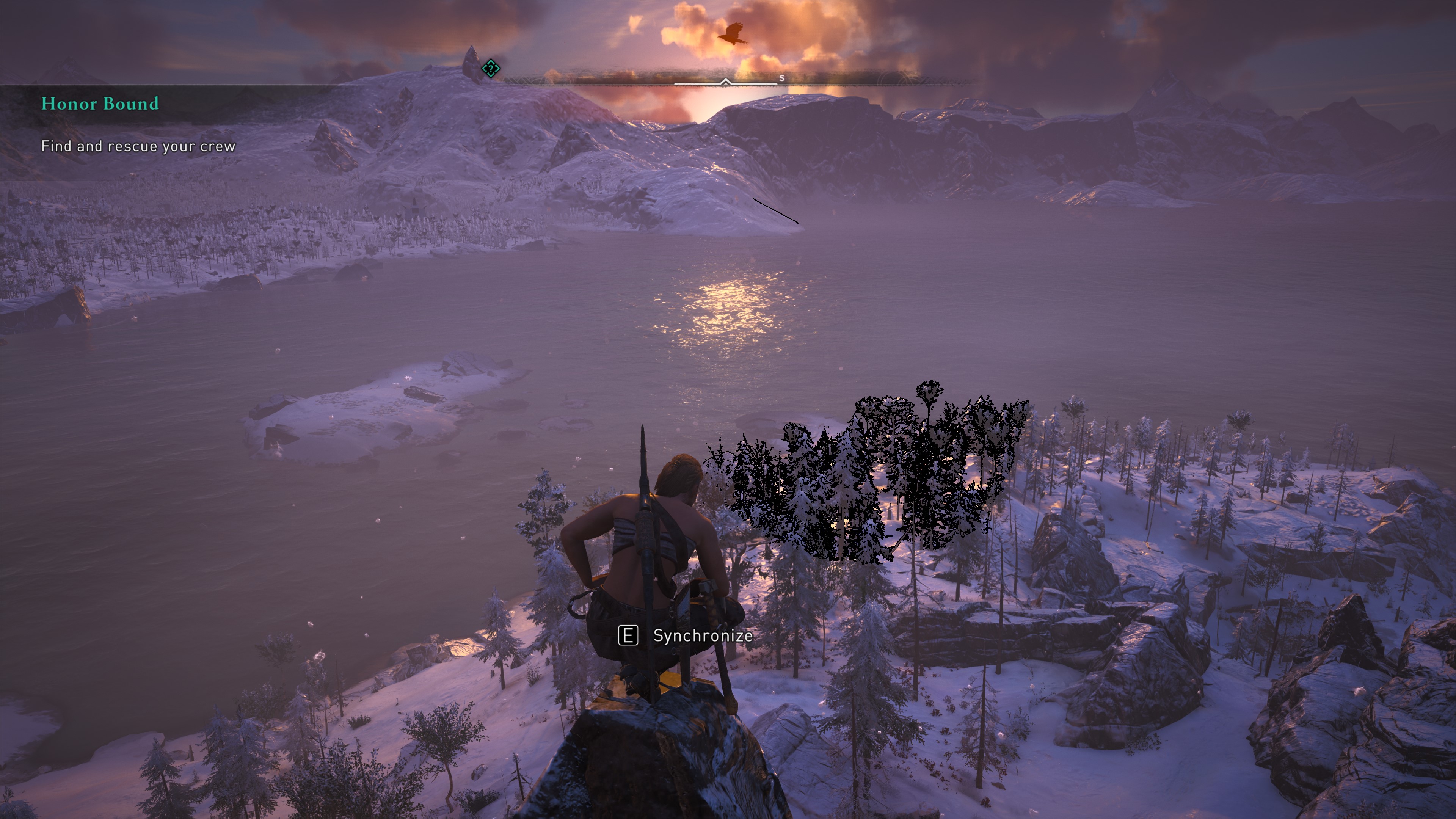This screenshot has height=819, width=1456.
Task: Click the mystery marker on the compass
Action: [491, 69]
